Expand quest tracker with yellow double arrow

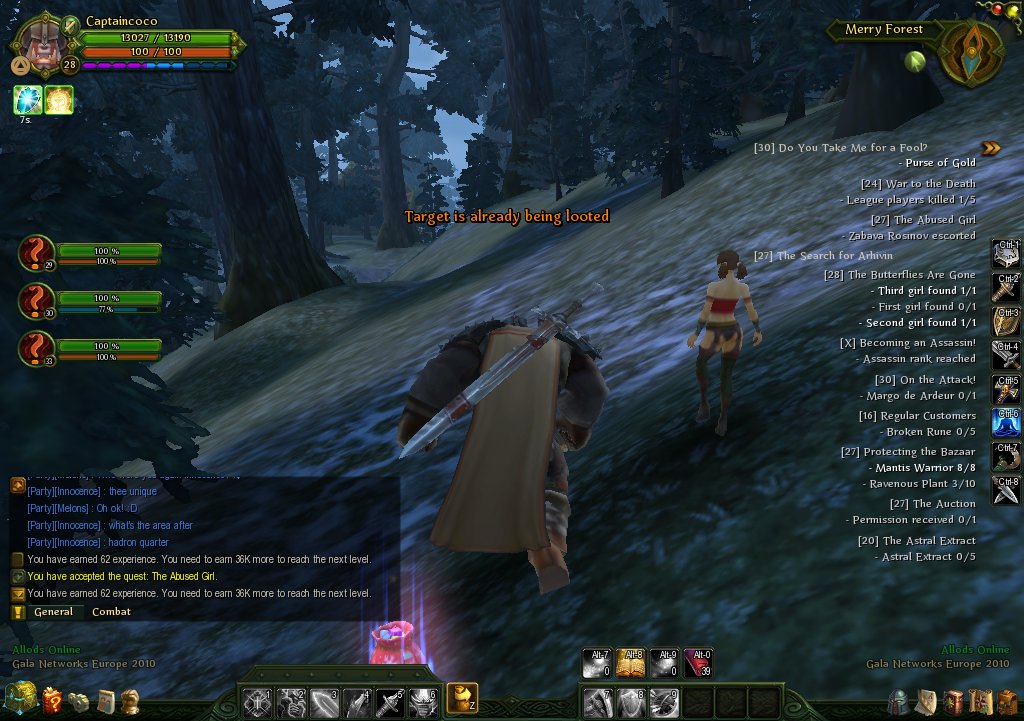tap(990, 148)
